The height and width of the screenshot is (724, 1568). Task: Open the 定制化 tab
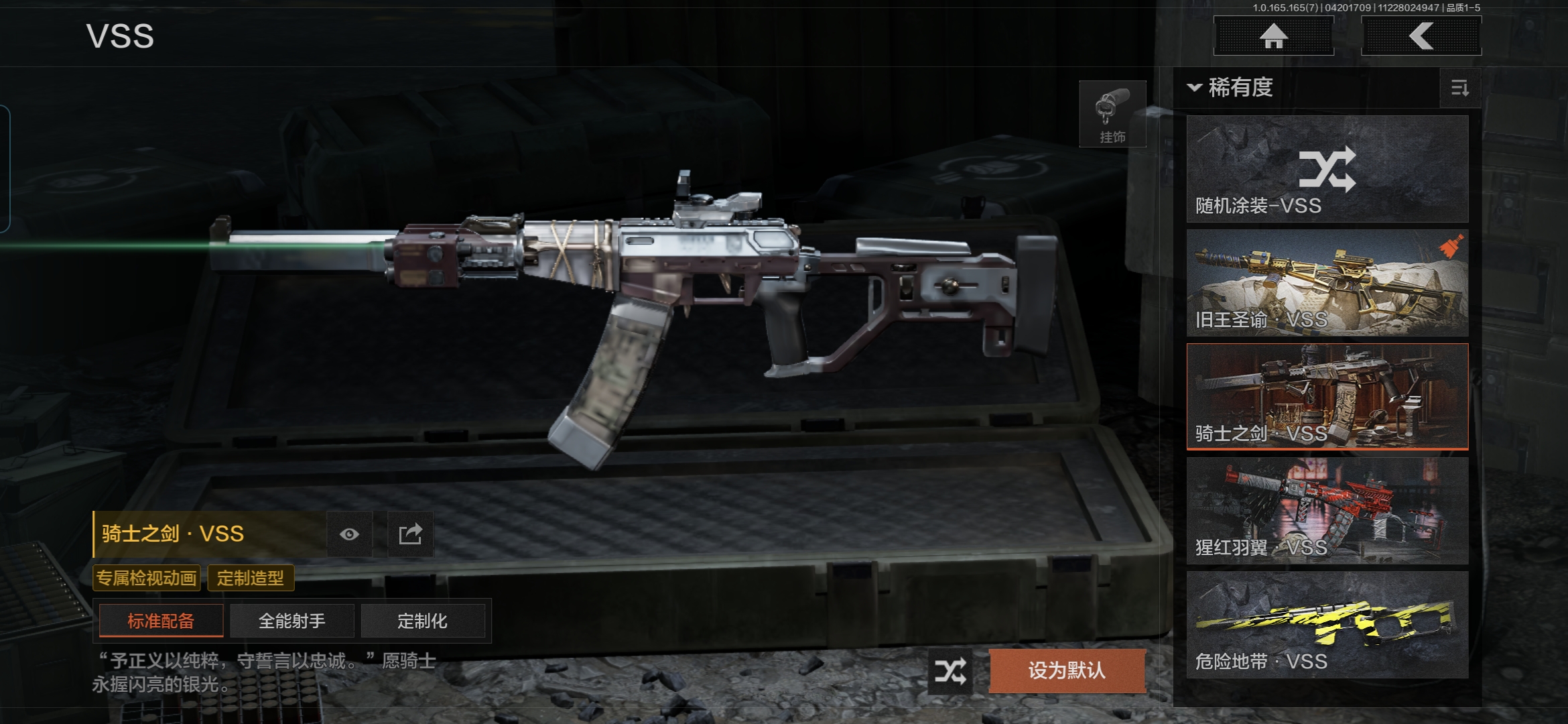422,621
